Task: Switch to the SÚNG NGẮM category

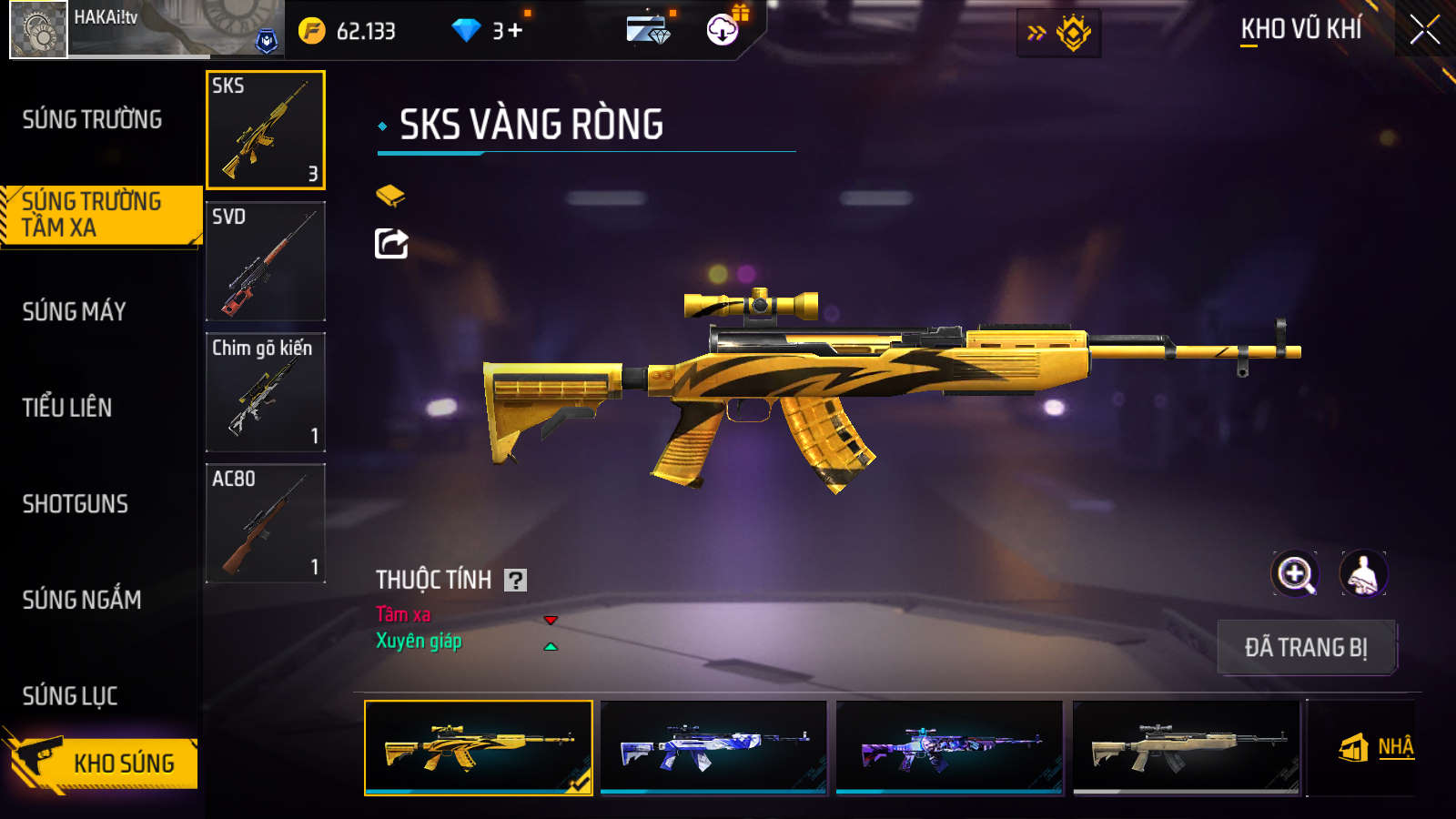Action: point(82,600)
